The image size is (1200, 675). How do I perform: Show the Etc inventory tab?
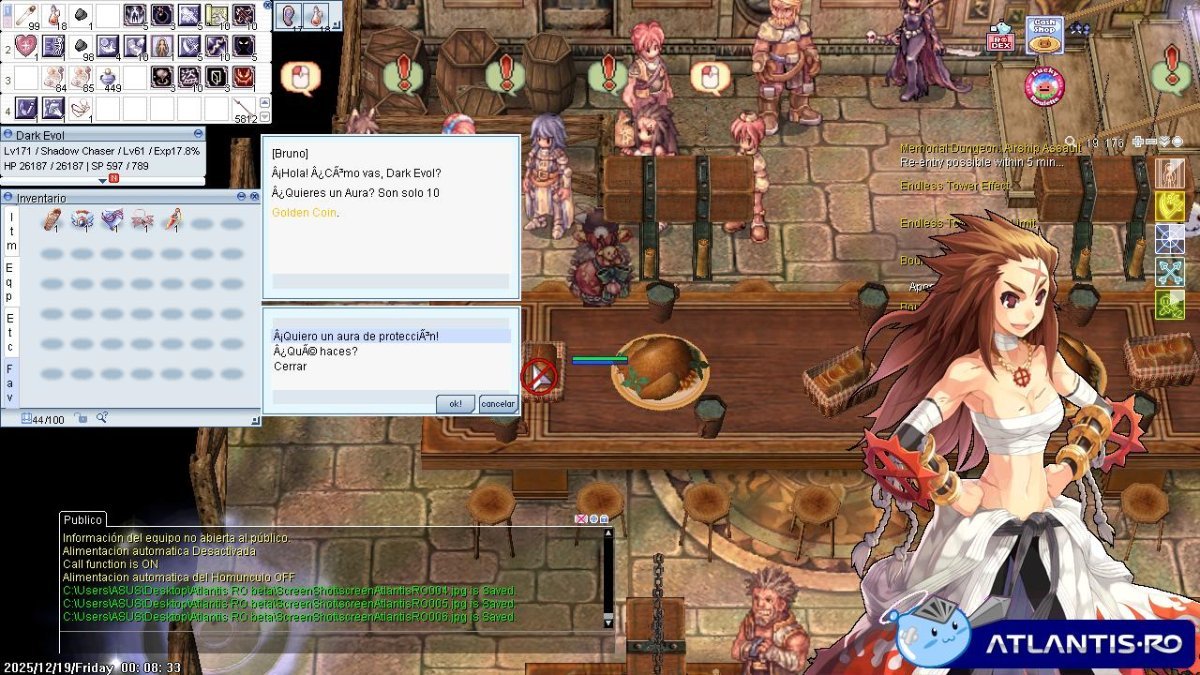(x=11, y=332)
